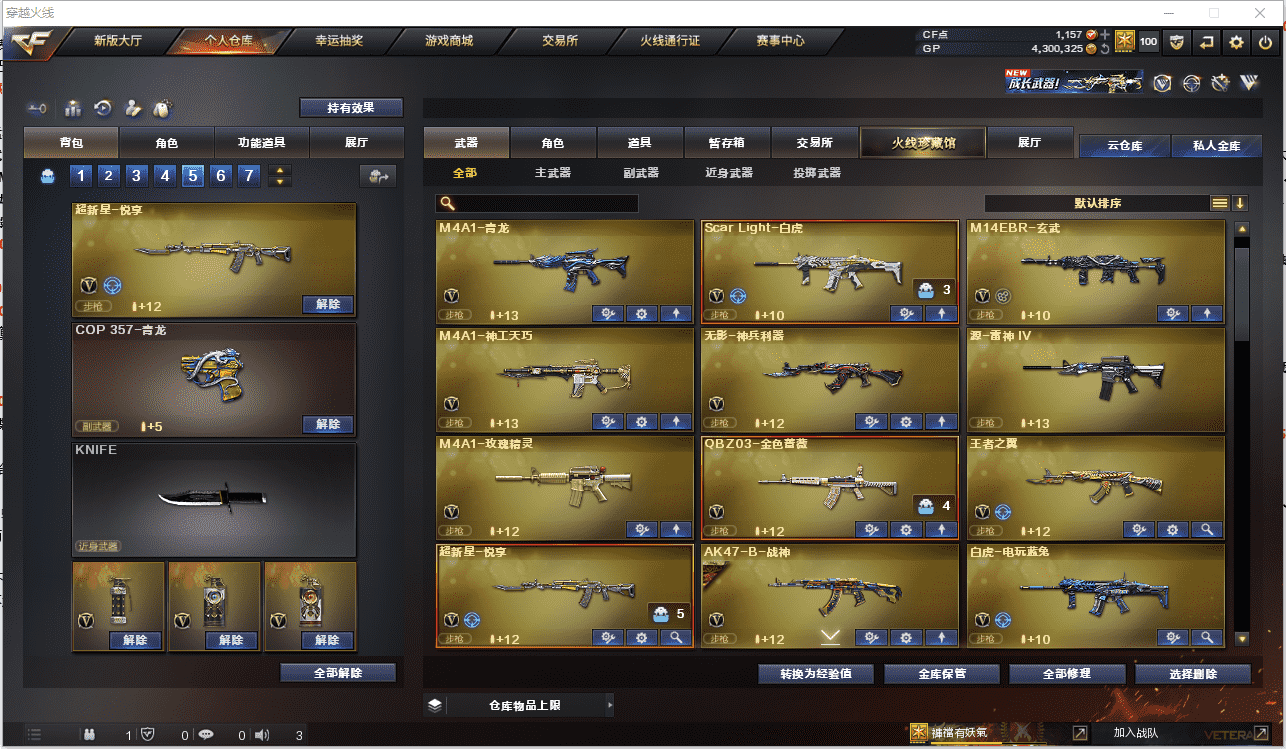Click the 选择删除 button
The height and width of the screenshot is (749, 1286).
(x=1193, y=674)
